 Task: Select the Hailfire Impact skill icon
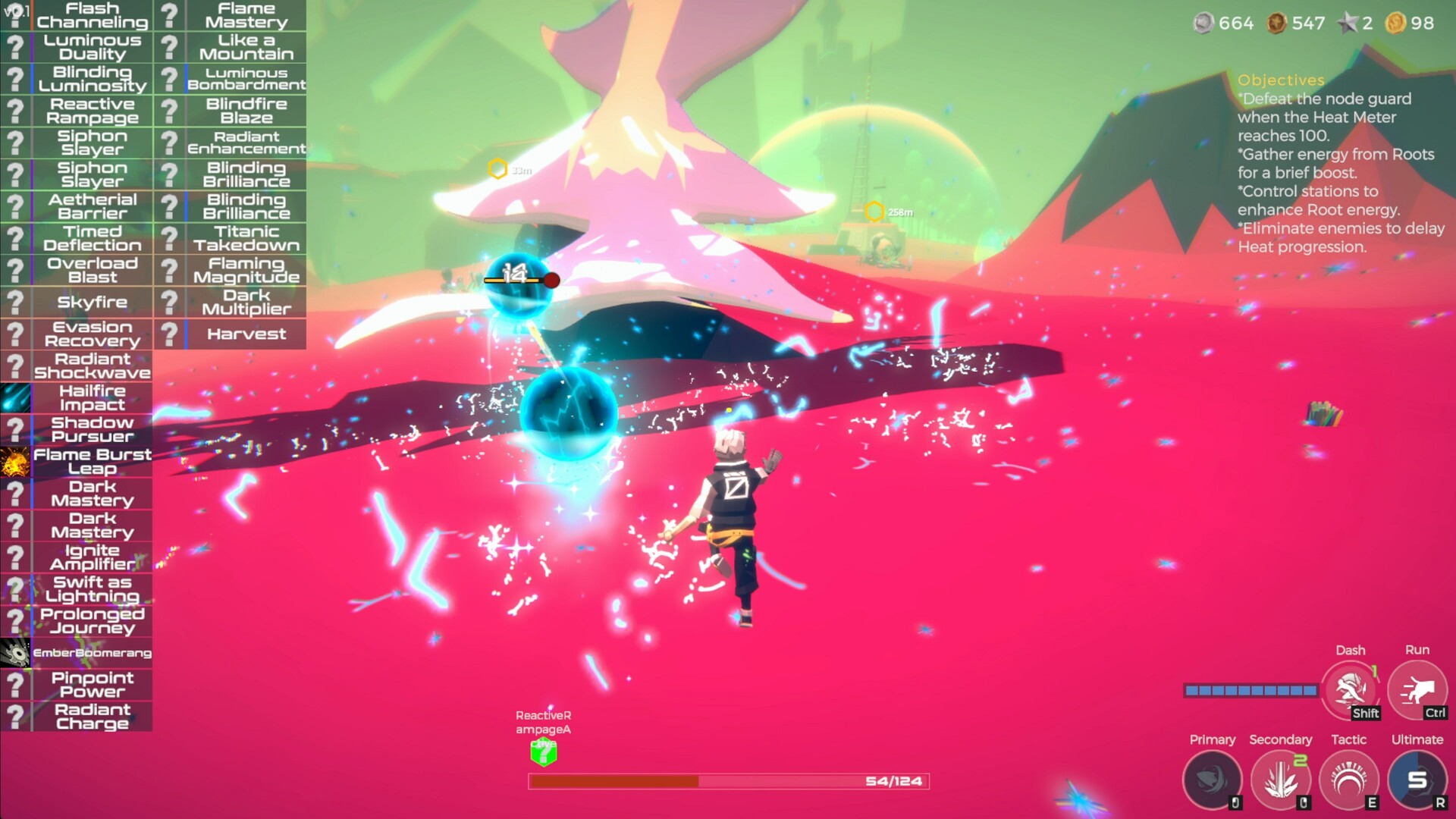14,397
